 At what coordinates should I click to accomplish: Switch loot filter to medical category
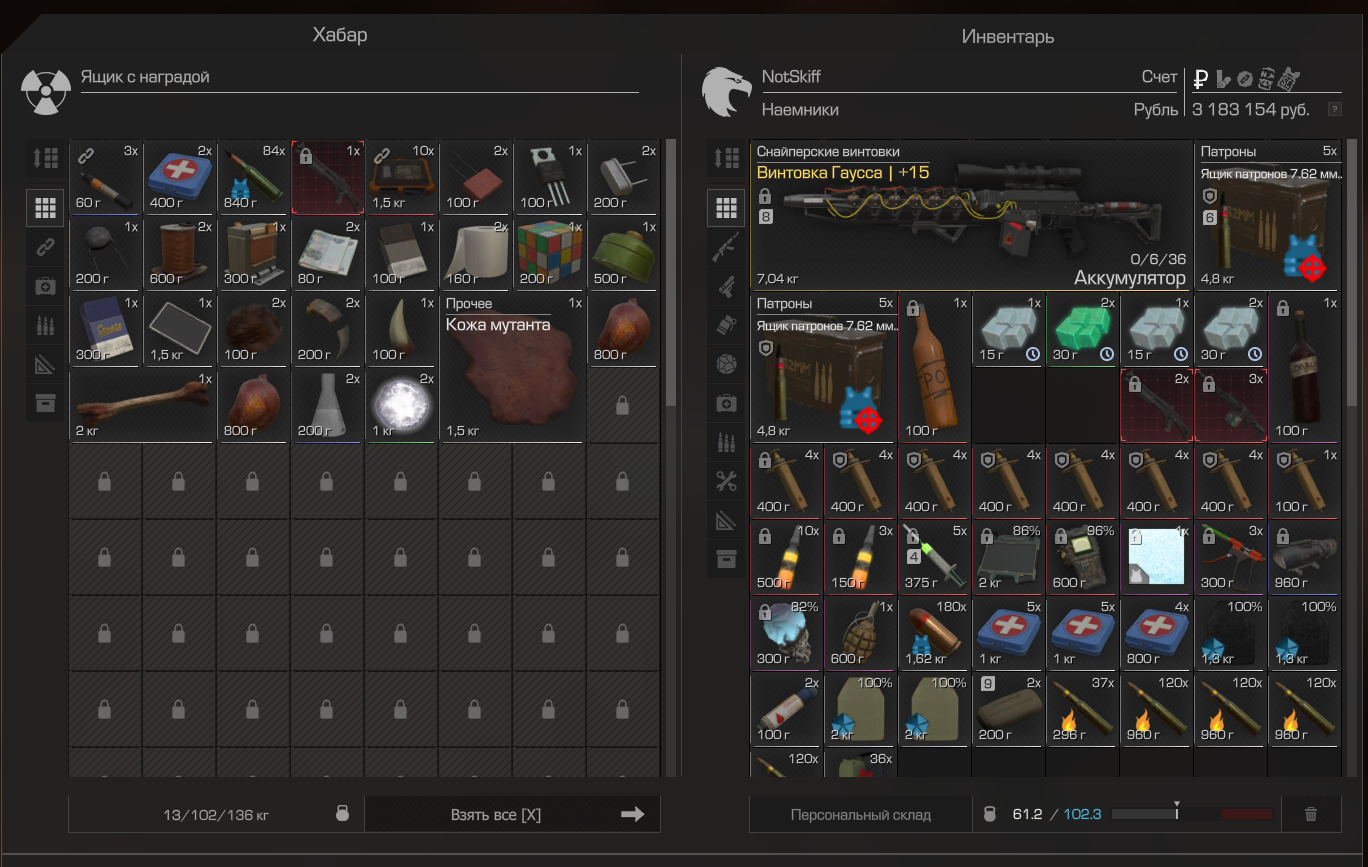click(x=45, y=286)
